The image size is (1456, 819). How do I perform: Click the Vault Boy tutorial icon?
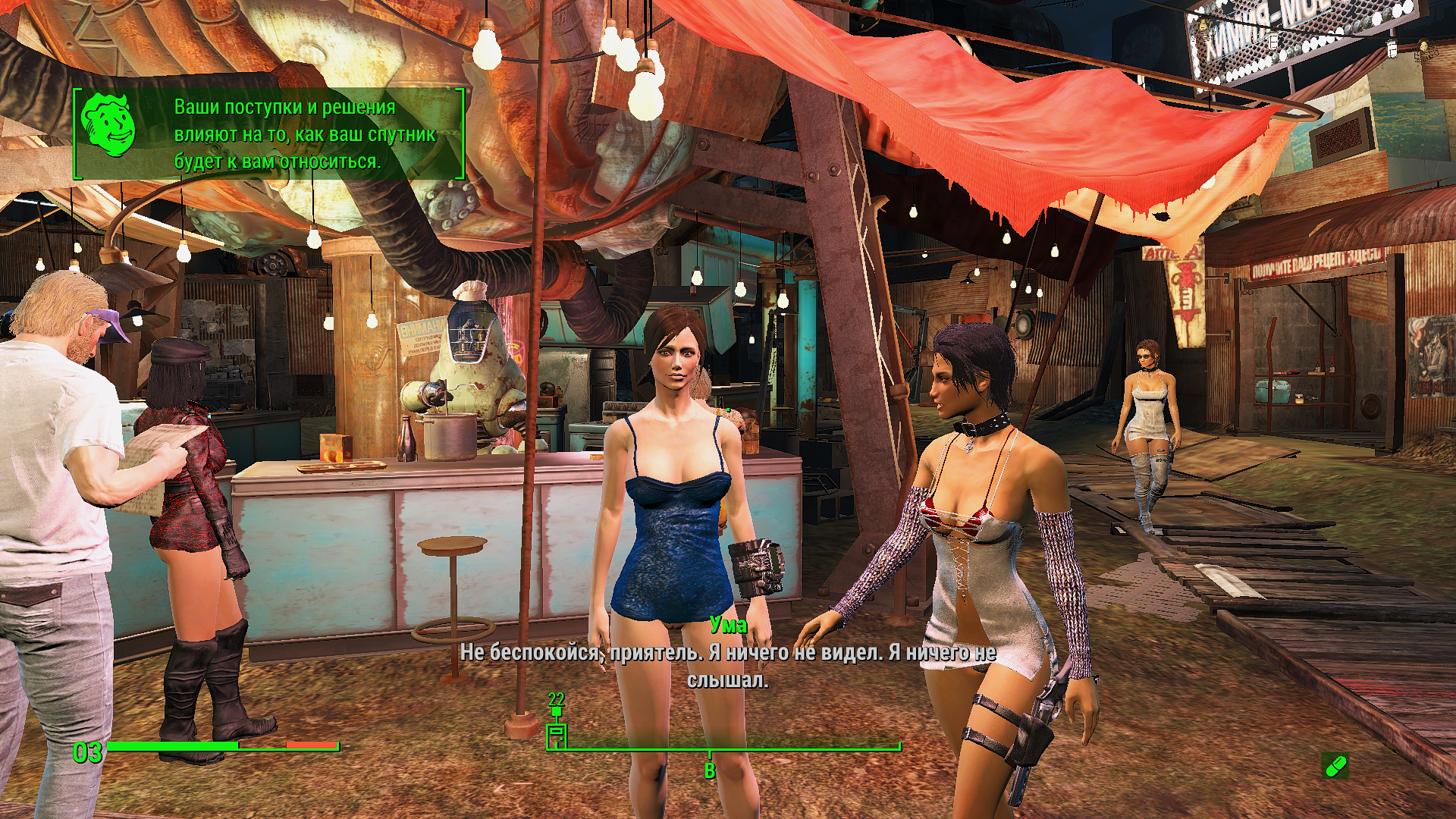pos(109,125)
